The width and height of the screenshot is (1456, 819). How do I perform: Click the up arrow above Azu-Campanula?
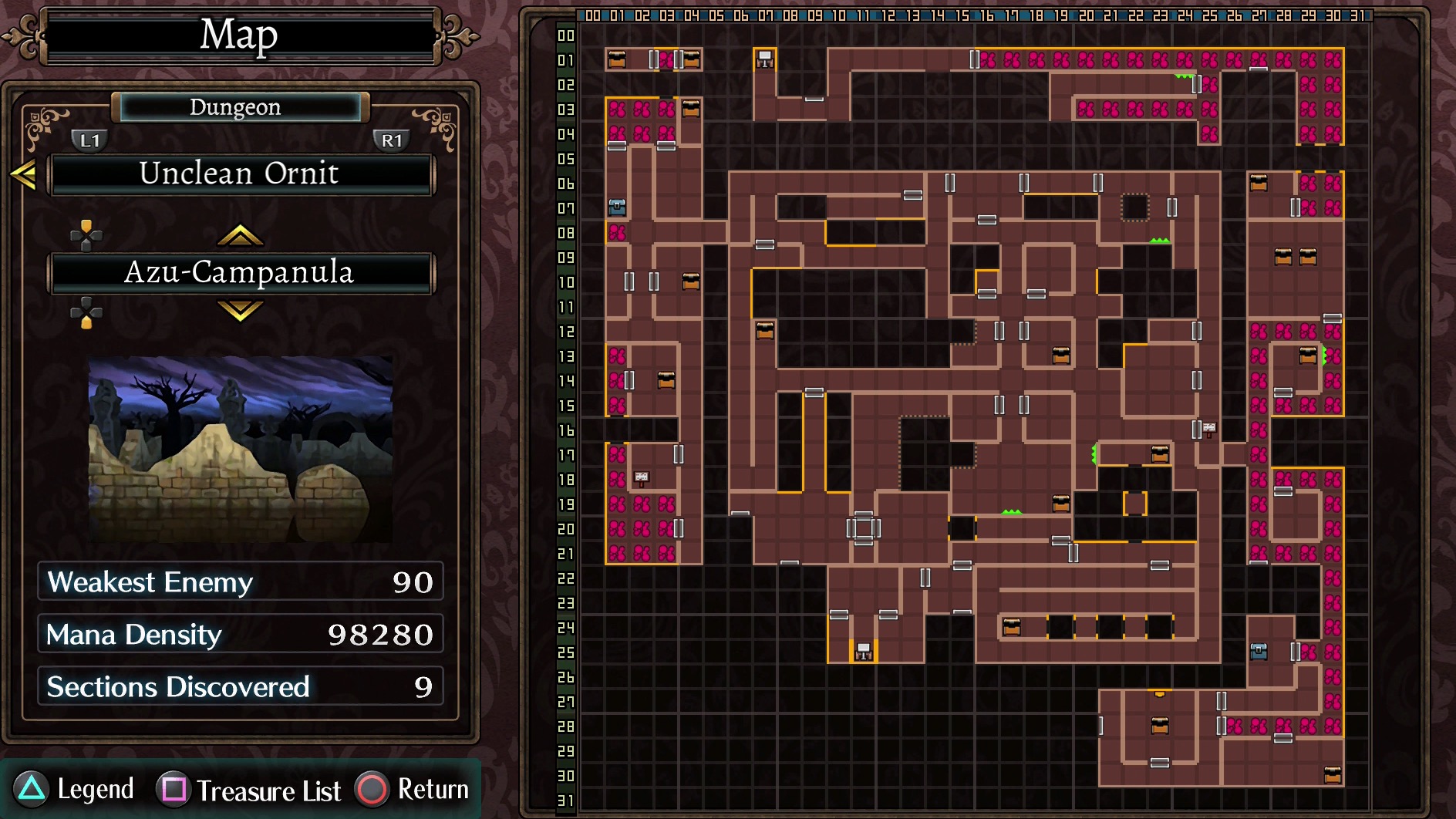point(241,234)
